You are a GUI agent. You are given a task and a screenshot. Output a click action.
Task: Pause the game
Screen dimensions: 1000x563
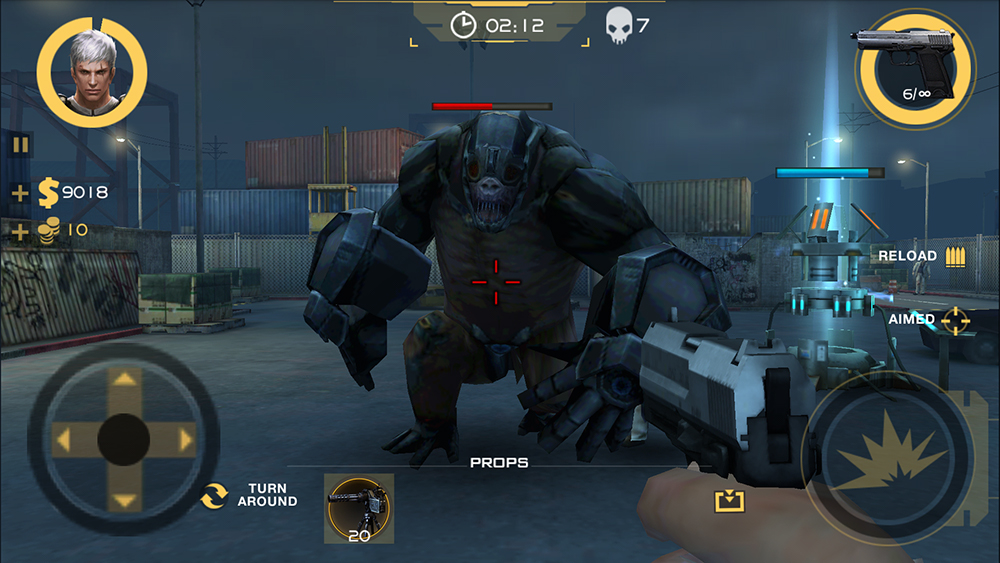coord(21,144)
